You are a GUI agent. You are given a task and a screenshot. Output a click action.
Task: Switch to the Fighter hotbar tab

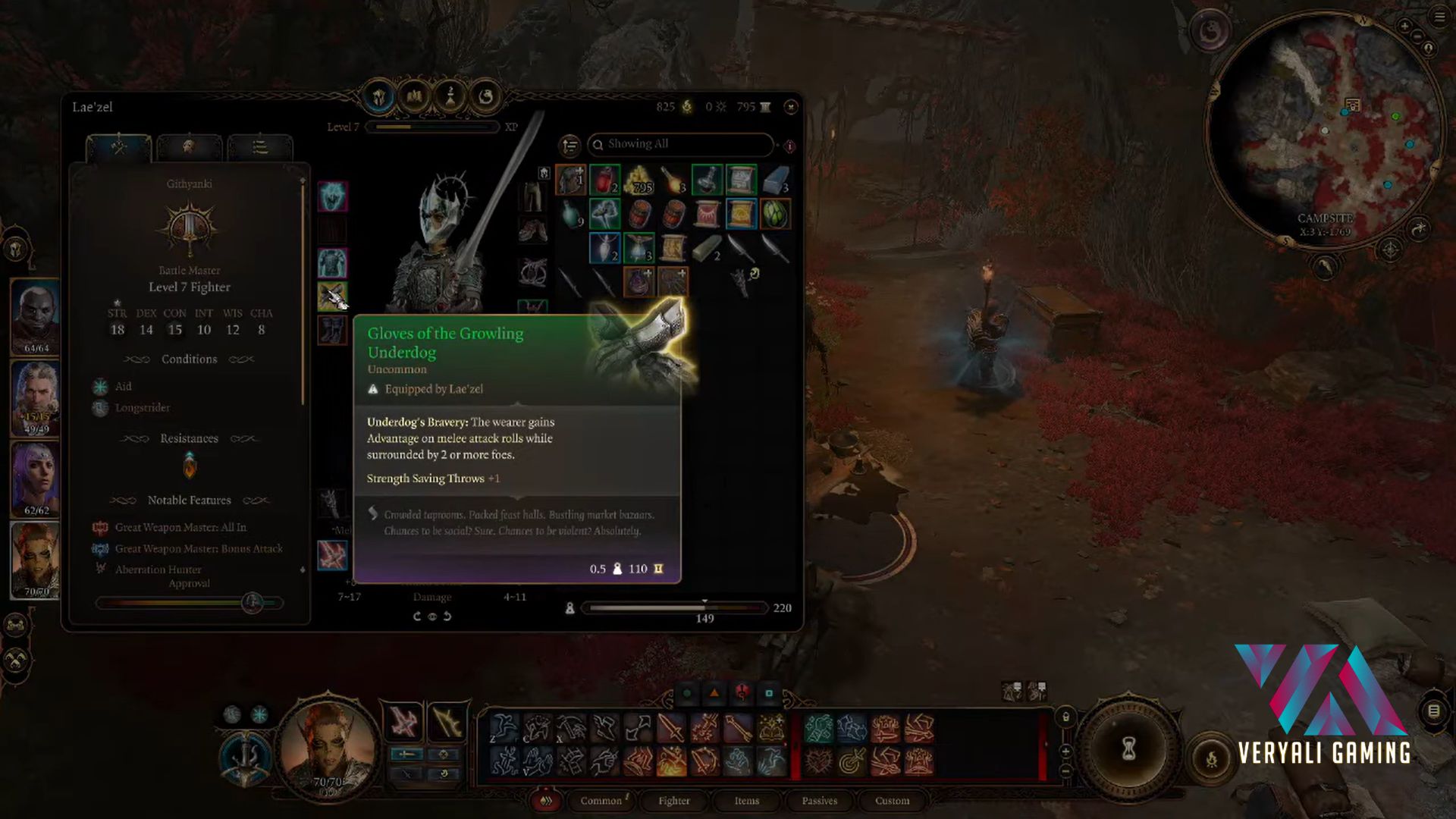tap(673, 801)
